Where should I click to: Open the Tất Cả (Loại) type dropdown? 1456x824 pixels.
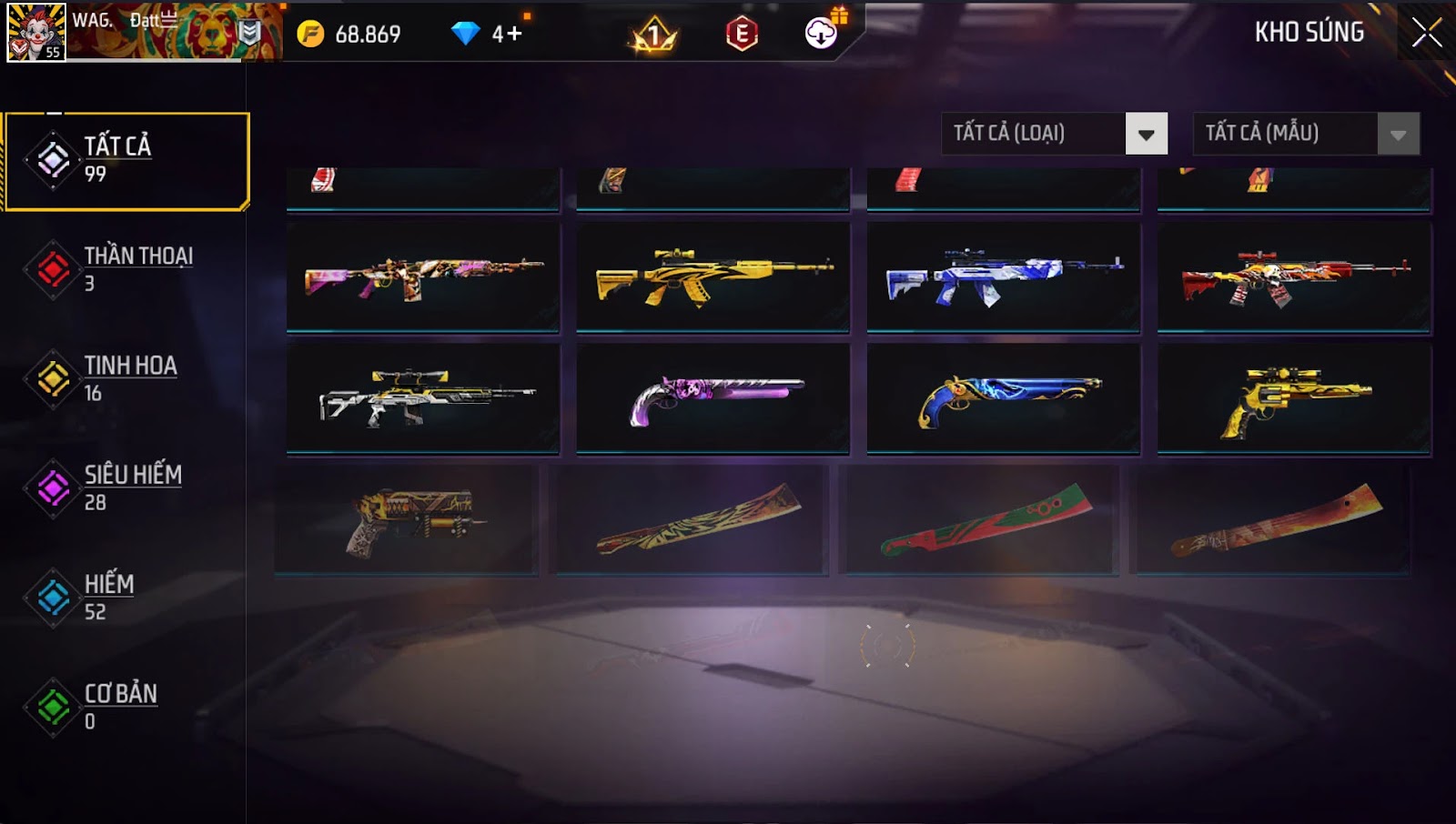(1146, 135)
